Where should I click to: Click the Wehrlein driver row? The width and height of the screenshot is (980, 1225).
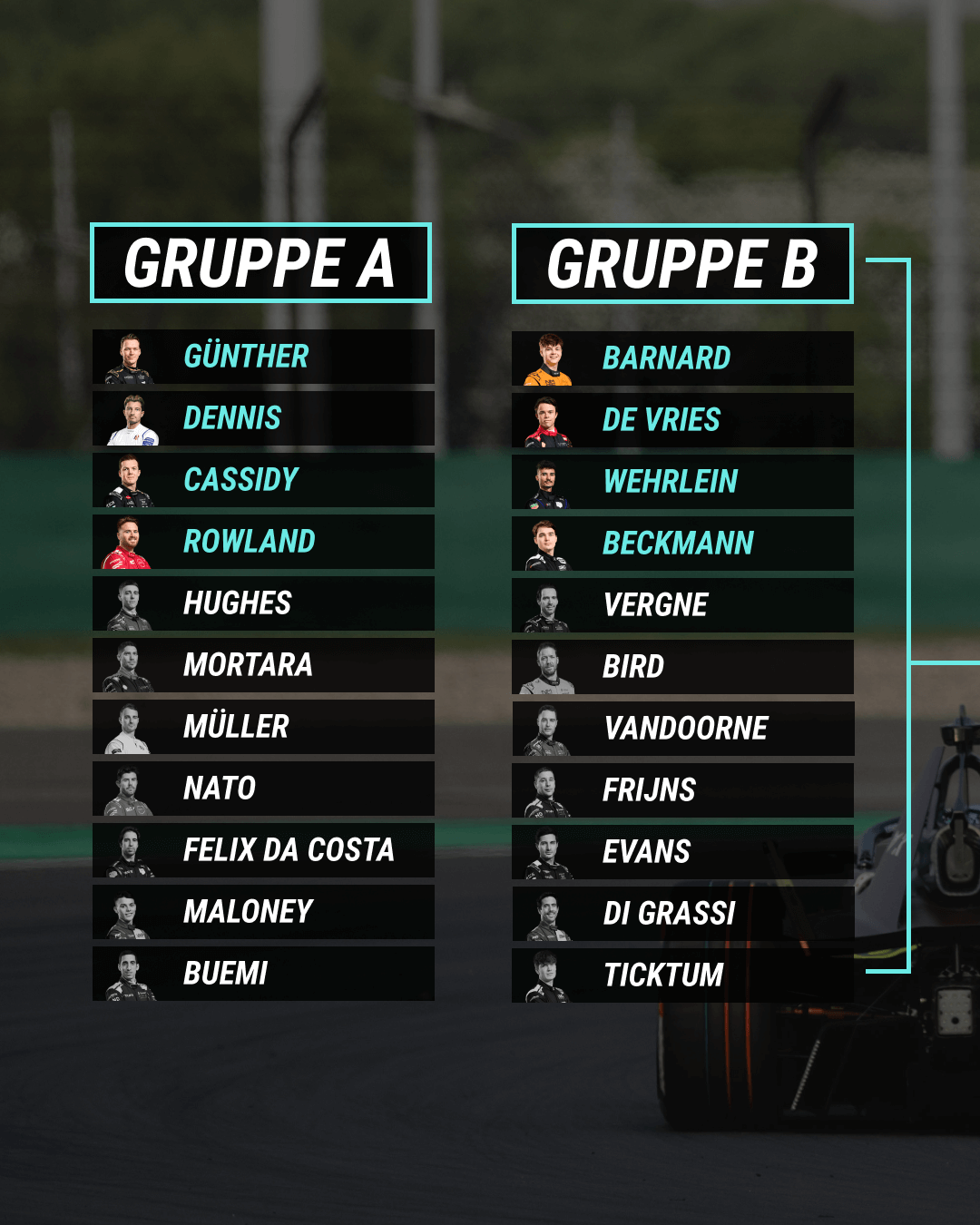click(x=682, y=482)
